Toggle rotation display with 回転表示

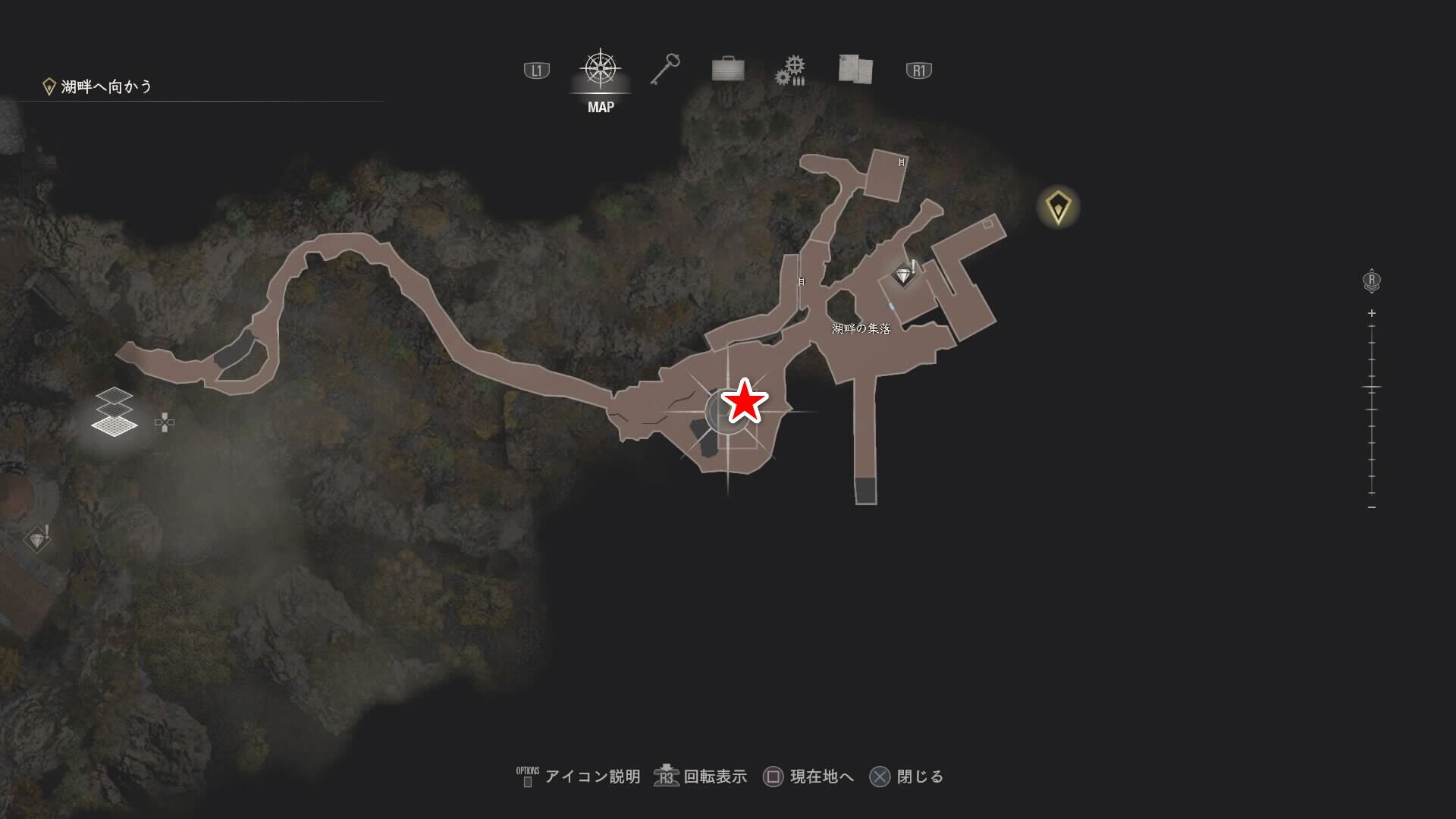(717, 777)
